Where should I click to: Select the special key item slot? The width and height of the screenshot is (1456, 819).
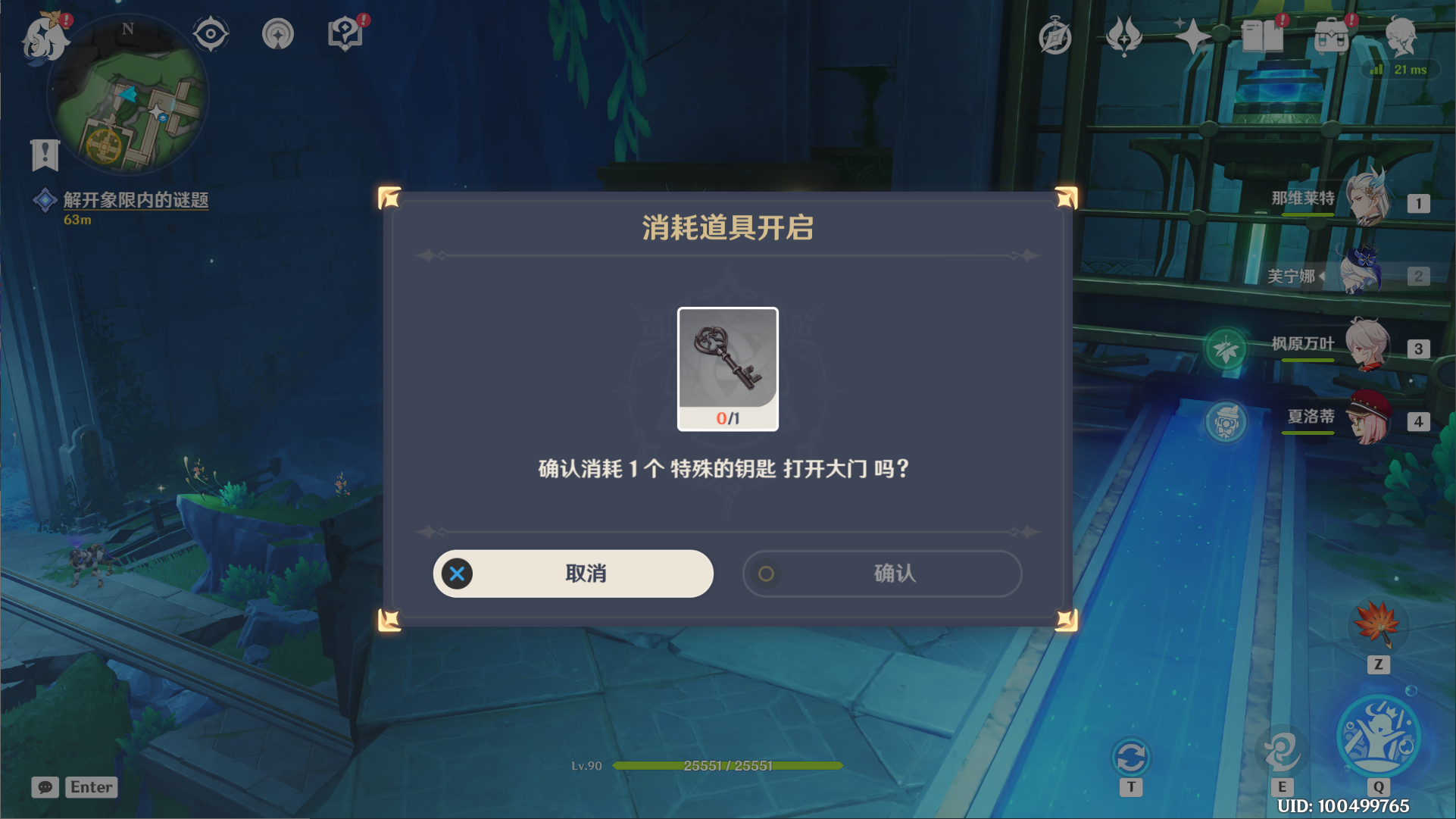tap(727, 368)
